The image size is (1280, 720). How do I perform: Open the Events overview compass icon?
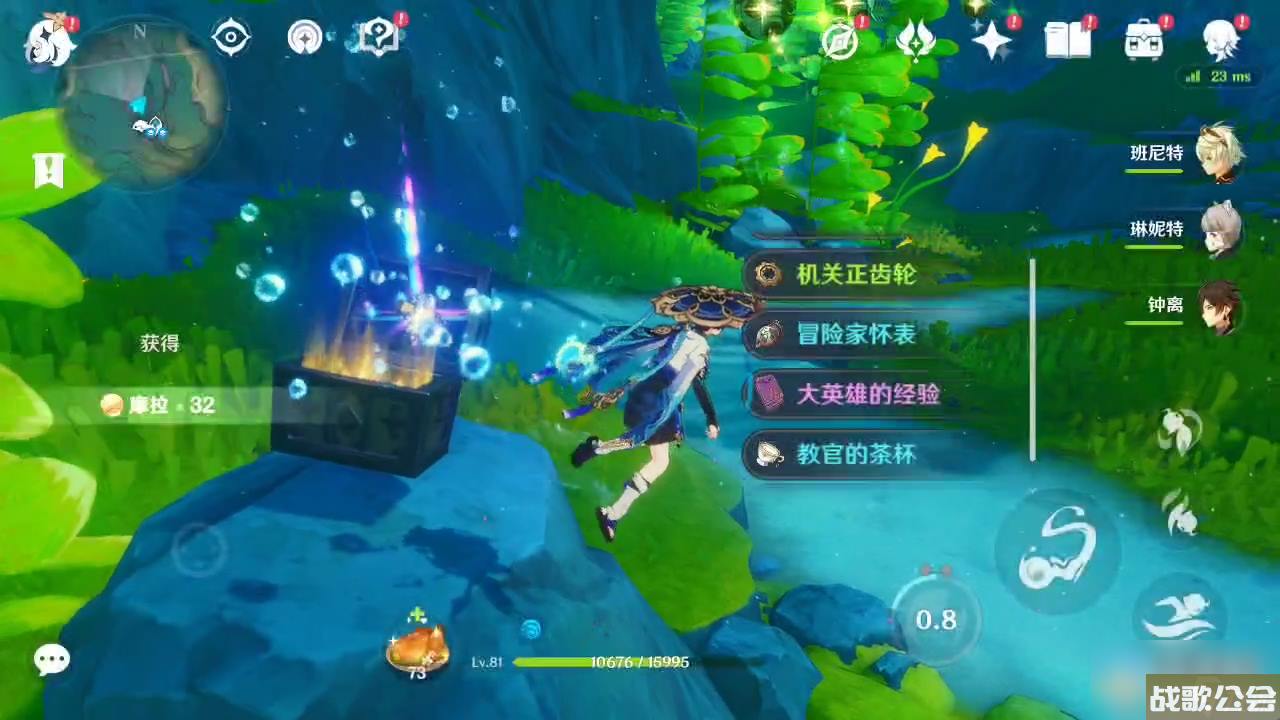840,40
